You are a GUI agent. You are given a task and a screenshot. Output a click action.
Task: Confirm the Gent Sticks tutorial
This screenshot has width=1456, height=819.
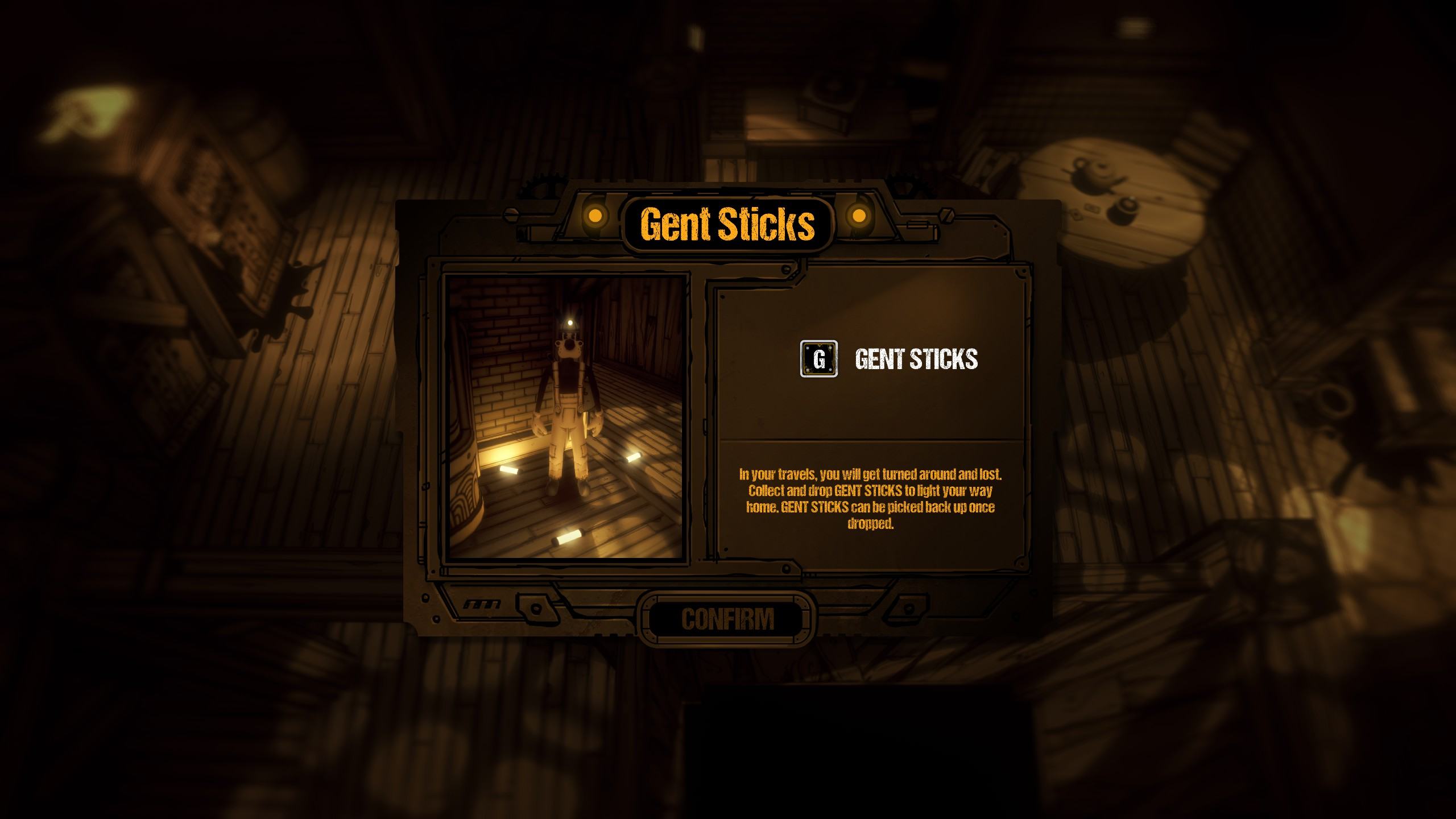click(x=727, y=619)
